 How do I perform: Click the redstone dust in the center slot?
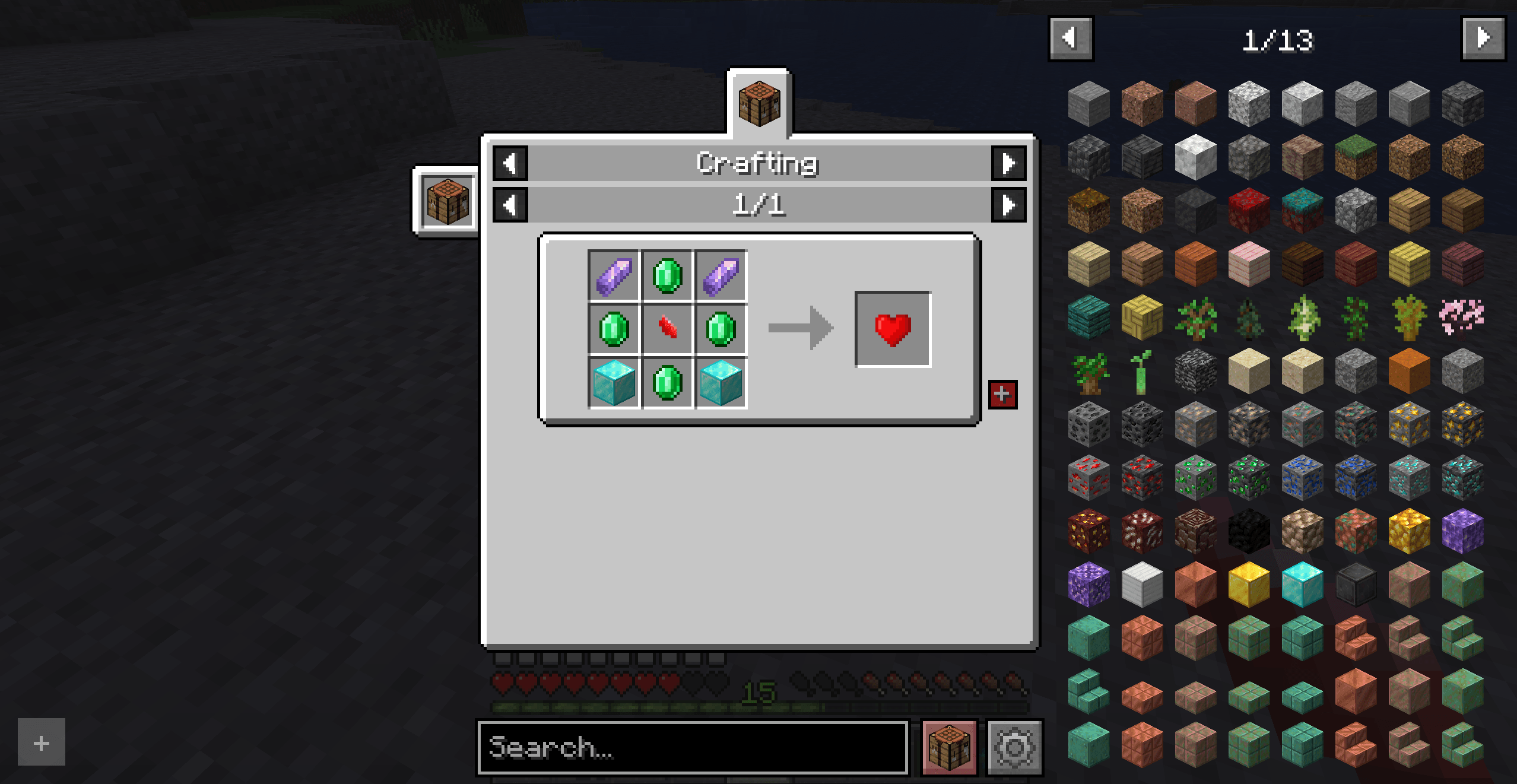(x=668, y=331)
